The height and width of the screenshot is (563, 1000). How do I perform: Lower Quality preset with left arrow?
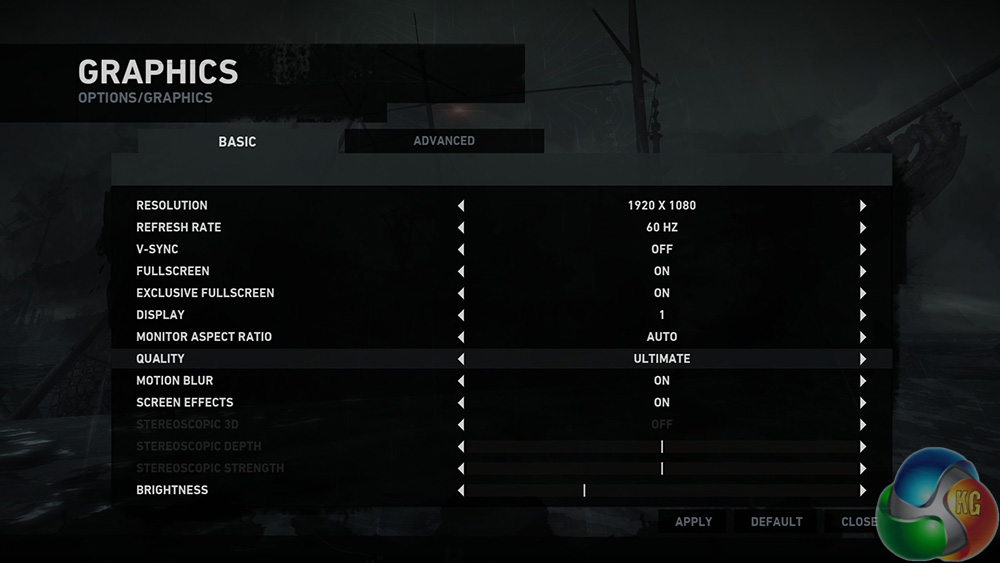coord(461,359)
